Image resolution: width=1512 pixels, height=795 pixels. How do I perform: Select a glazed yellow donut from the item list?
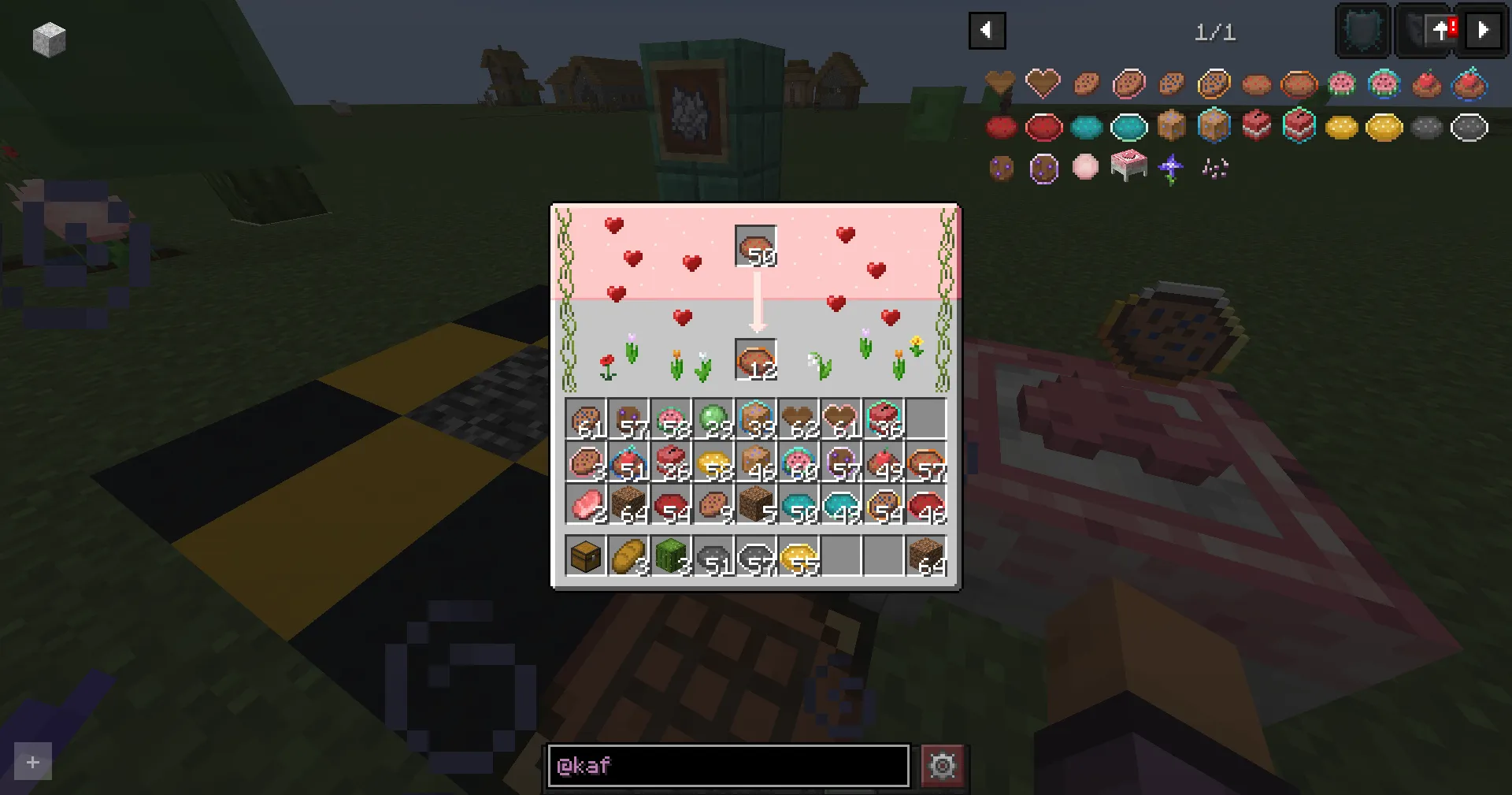point(1342,127)
